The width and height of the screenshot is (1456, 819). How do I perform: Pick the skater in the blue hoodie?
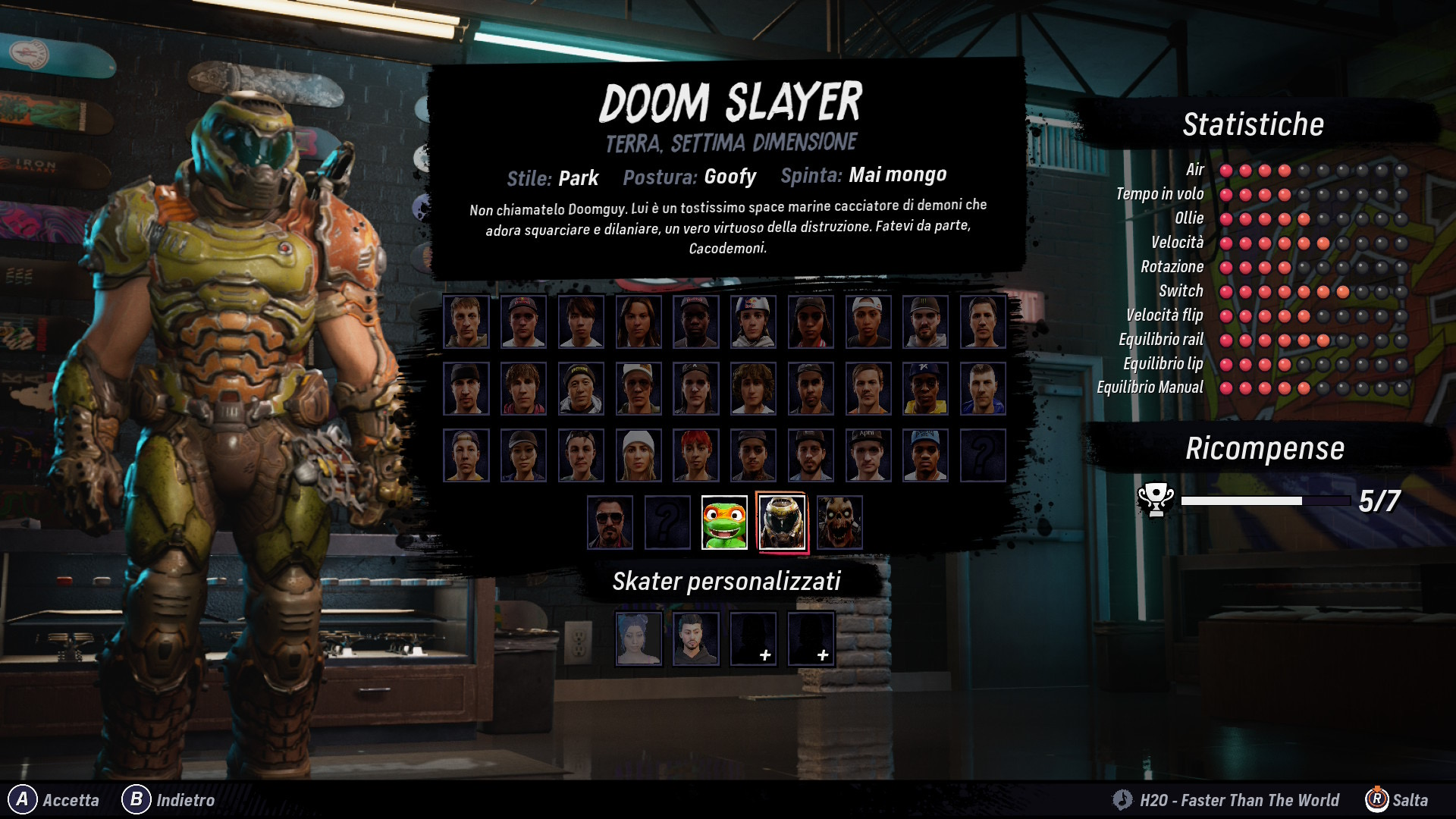point(983,388)
